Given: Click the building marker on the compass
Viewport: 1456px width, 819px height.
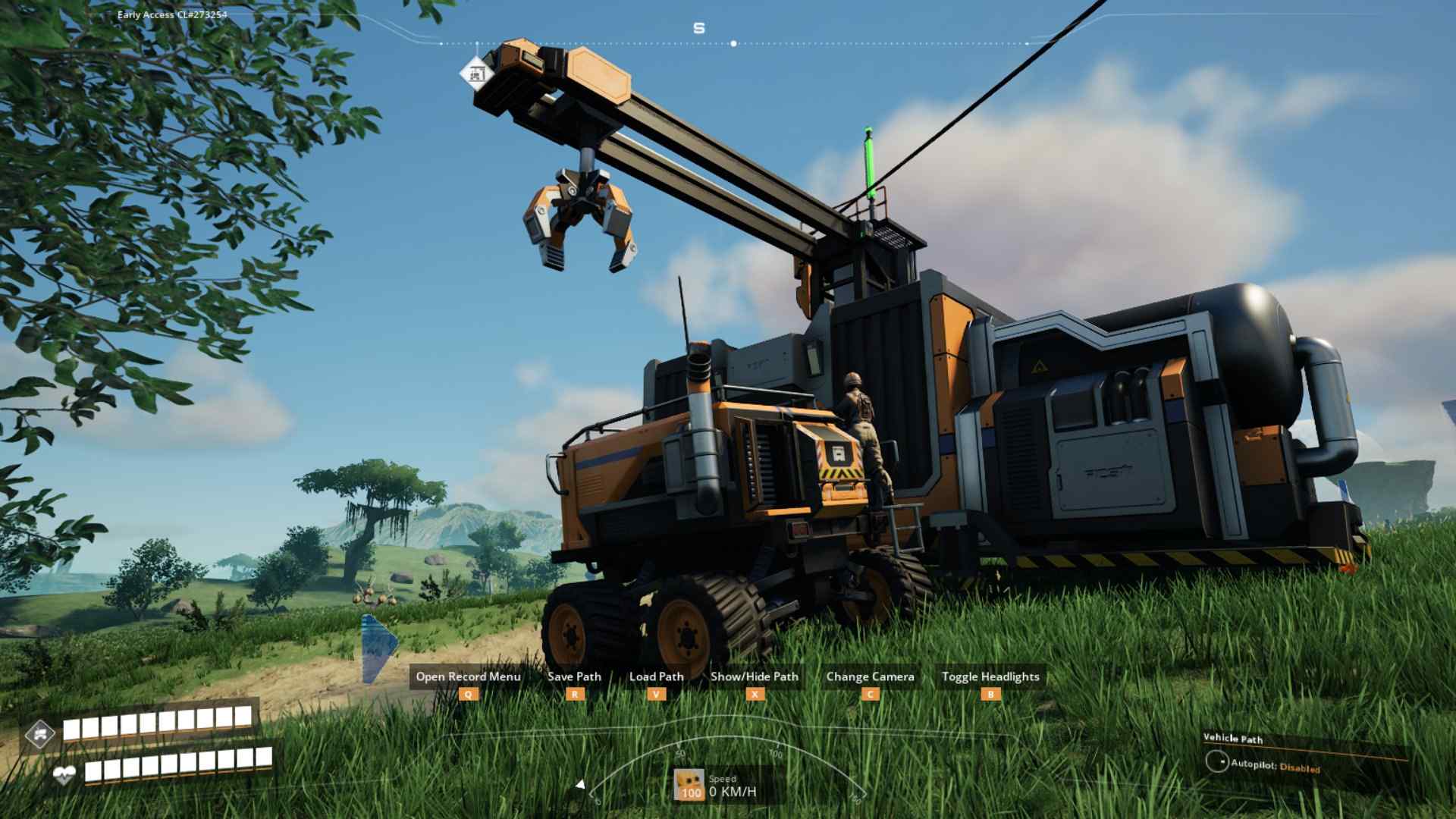Looking at the screenshot, I should click(477, 74).
